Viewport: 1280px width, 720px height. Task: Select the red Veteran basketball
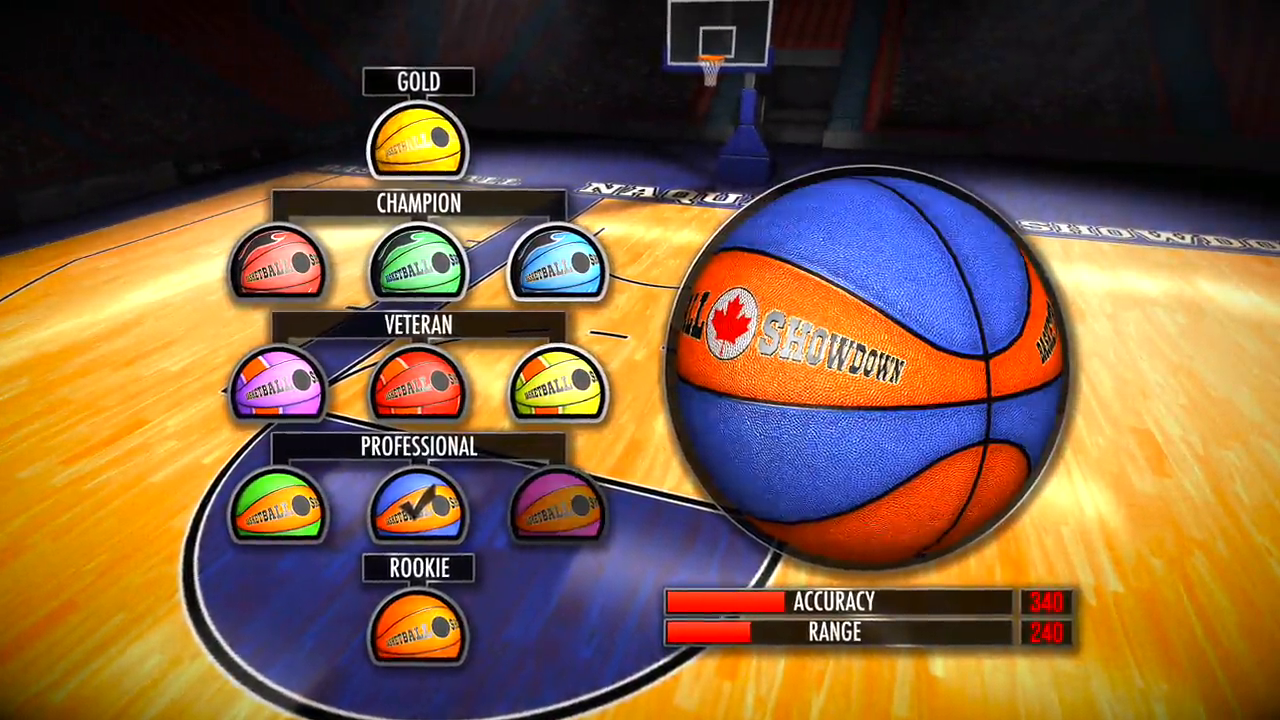tap(418, 385)
